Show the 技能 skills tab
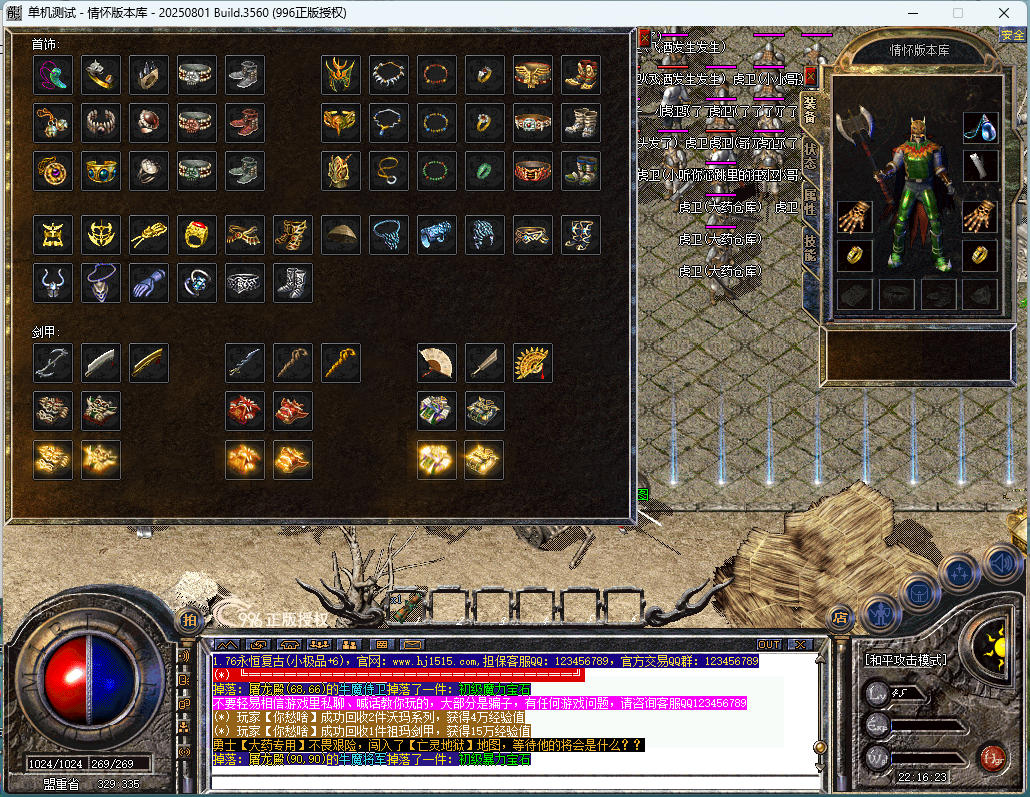 pos(810,247)
